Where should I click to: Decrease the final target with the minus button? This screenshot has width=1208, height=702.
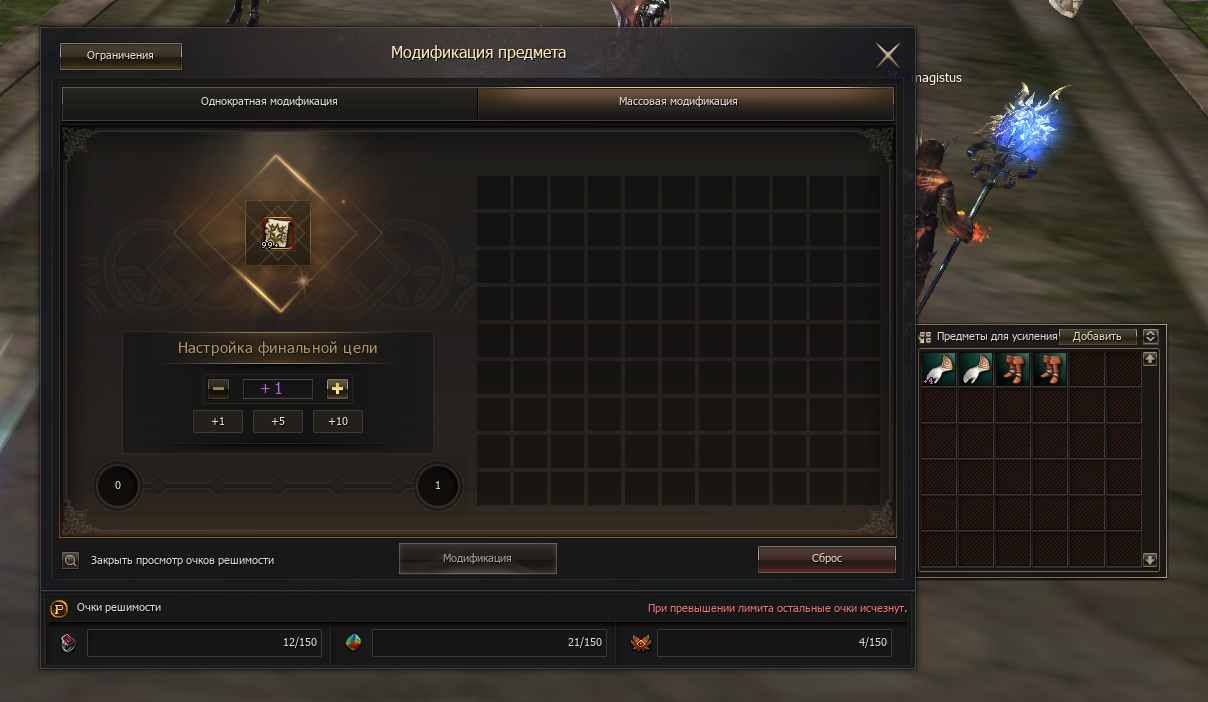point(219,389)
